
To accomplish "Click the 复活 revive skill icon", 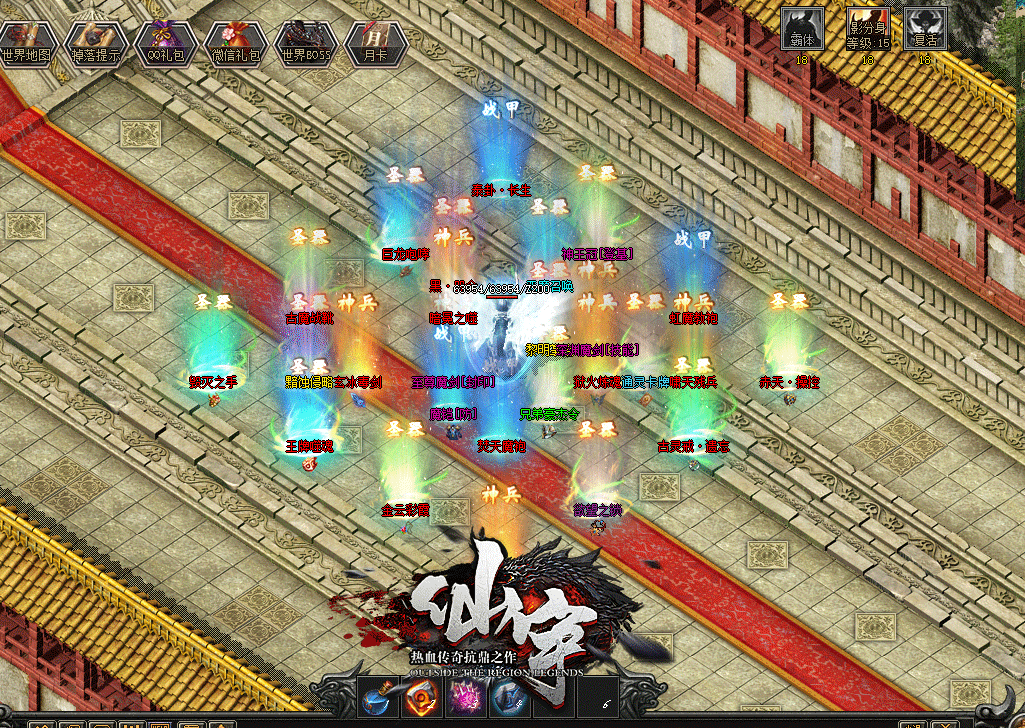I will (x=925, y=30).
